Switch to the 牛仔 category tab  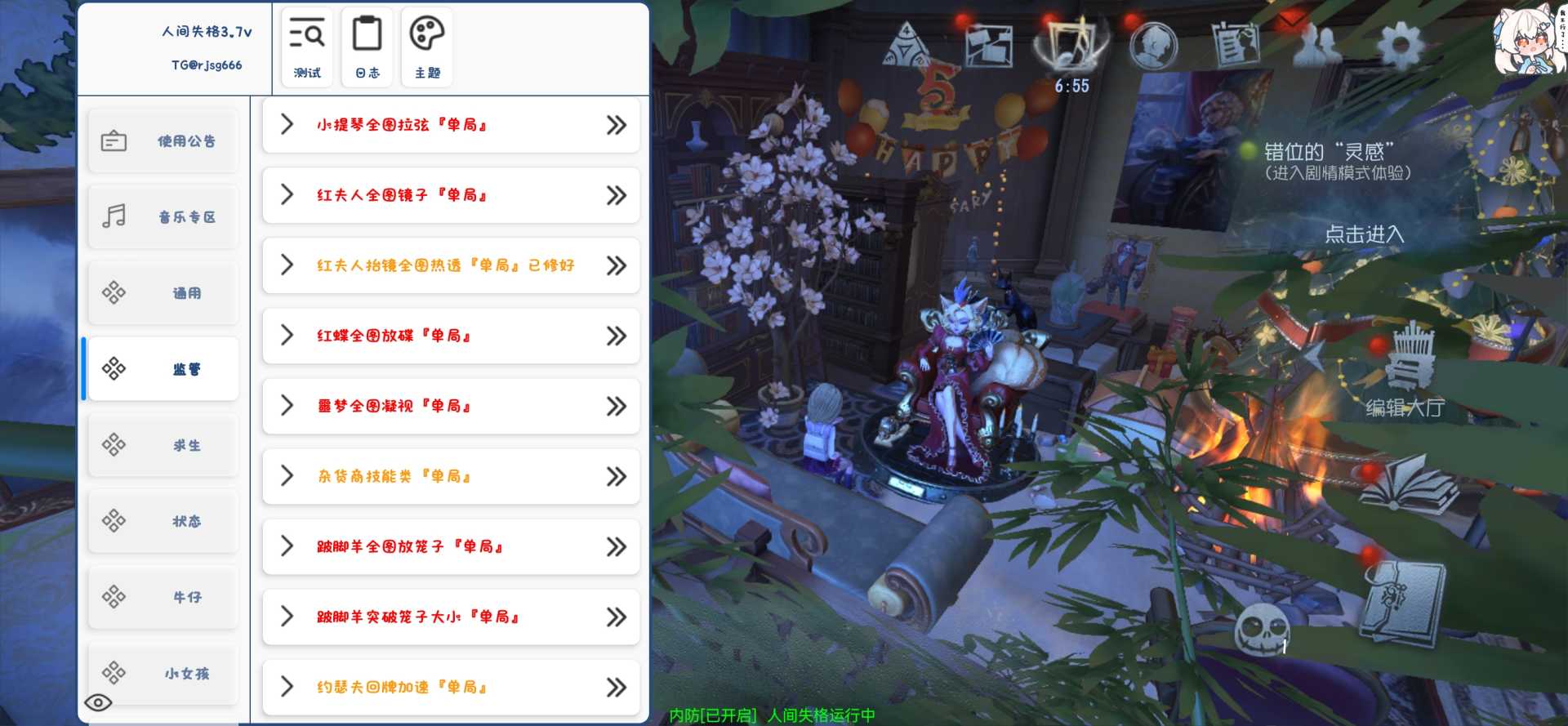point(163,597)
